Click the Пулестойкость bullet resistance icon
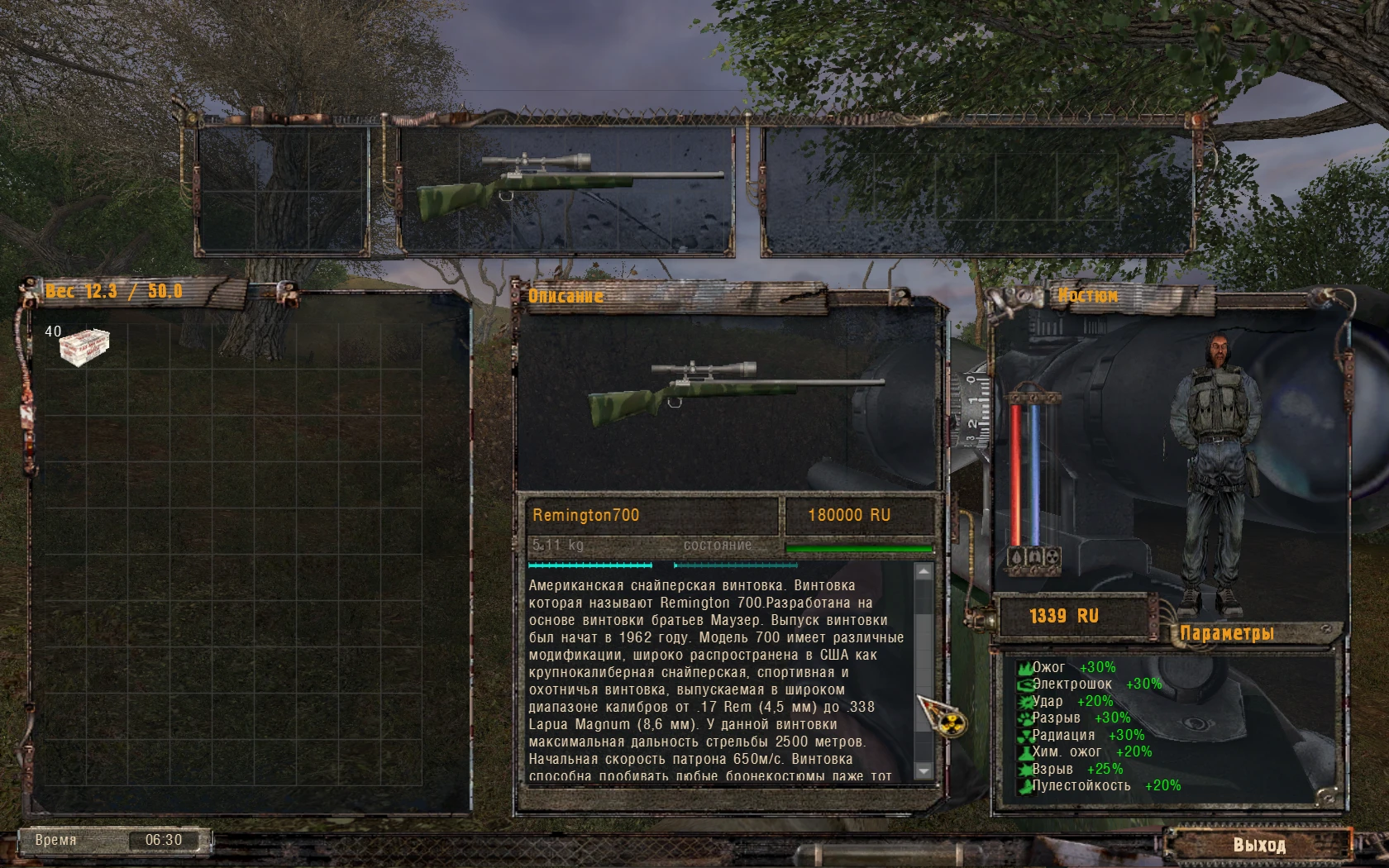The width and height of the screenshot is (1389, 868). [1025, 786]
